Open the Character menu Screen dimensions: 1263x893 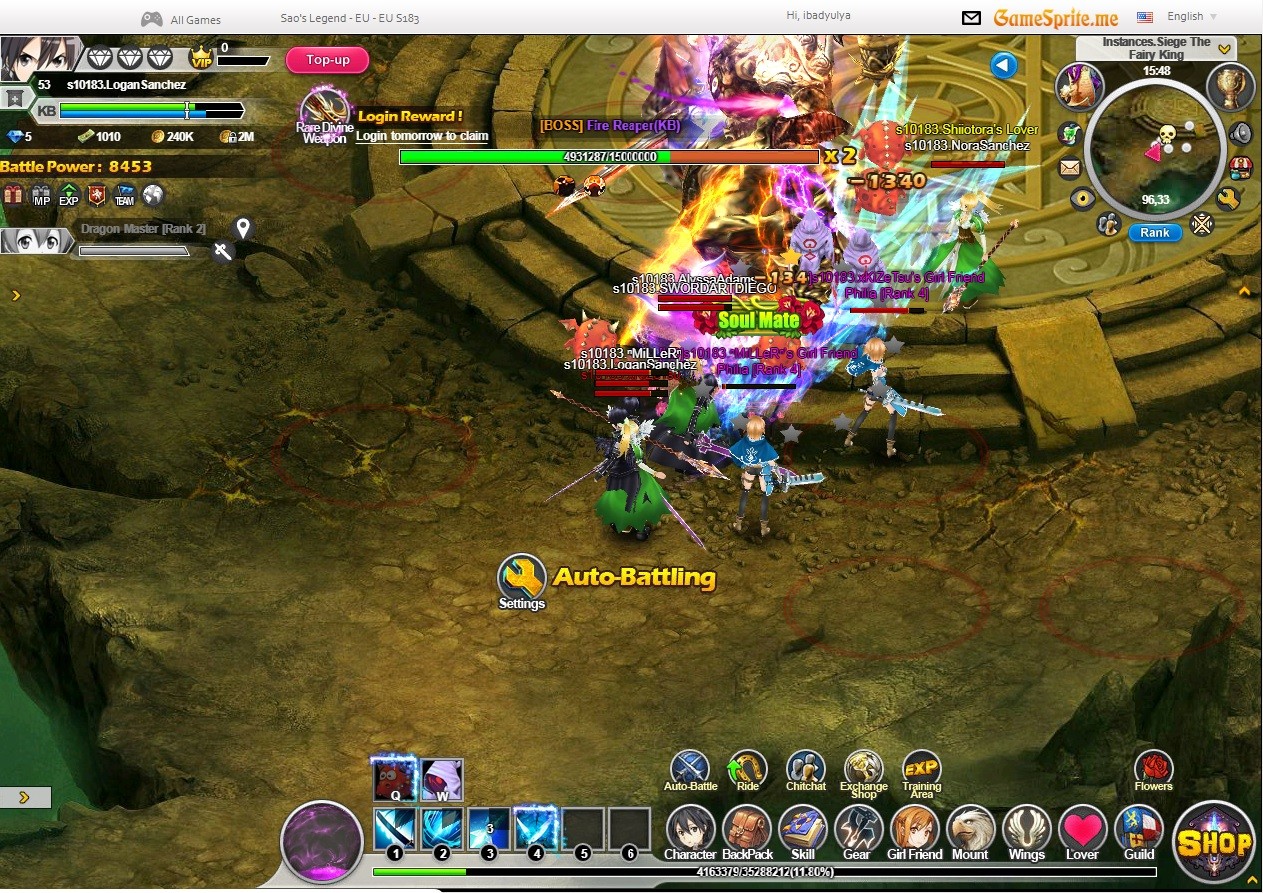(690, 830)
